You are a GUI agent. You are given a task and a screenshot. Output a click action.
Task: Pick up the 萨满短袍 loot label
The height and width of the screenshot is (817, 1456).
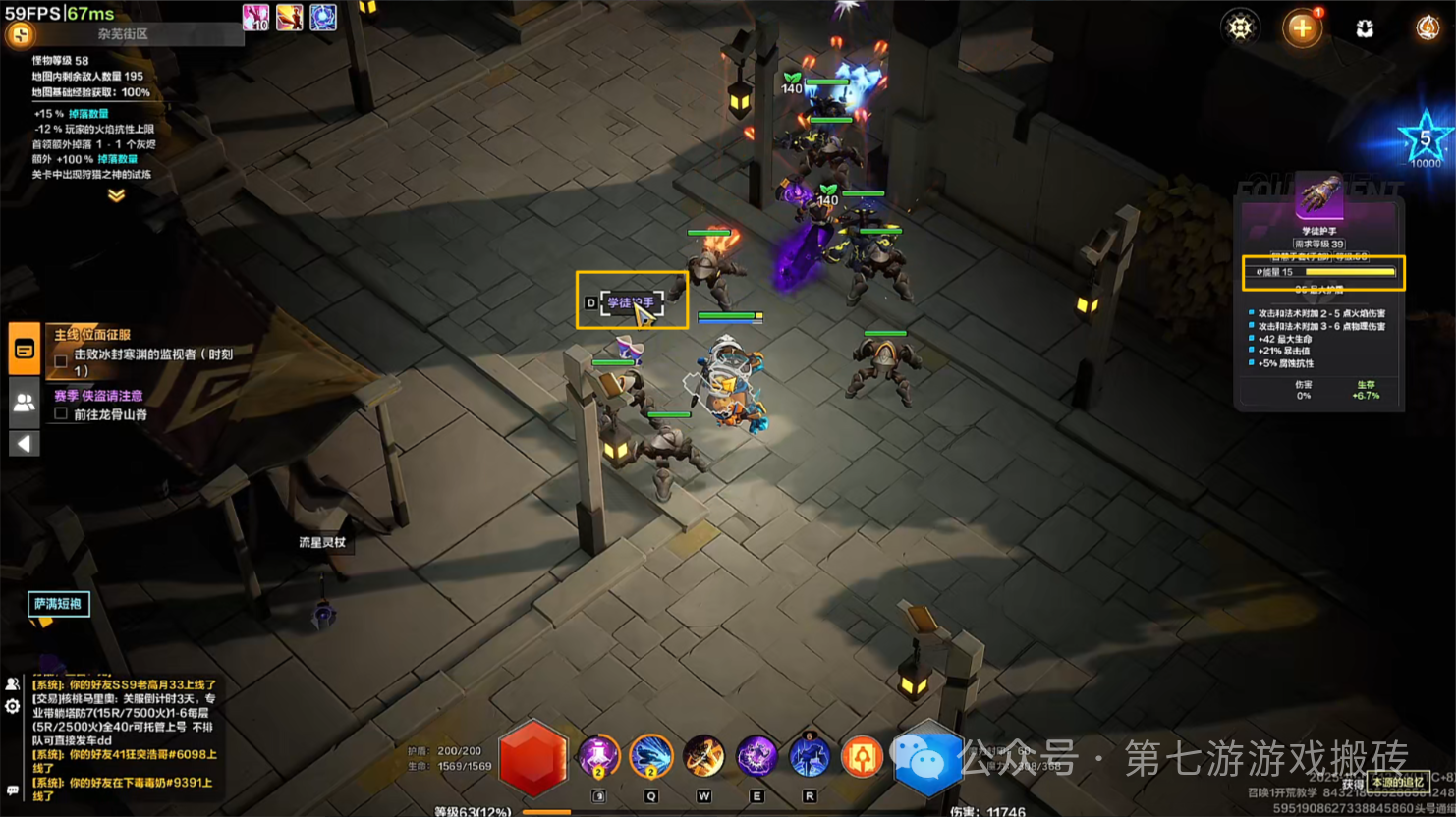coord(58,604)
